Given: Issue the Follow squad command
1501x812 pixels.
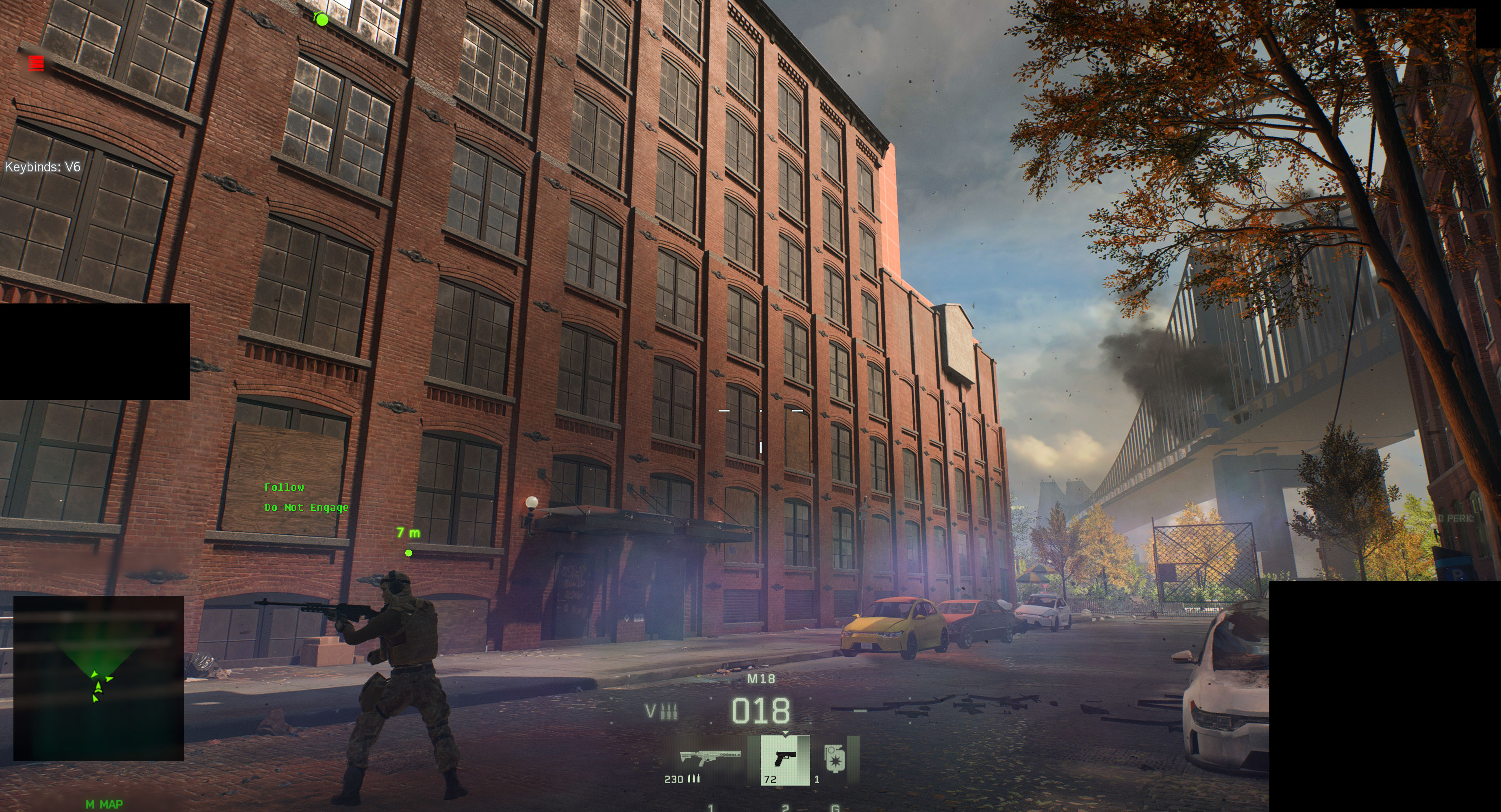Looking at the screenshot, I should 285,487.
